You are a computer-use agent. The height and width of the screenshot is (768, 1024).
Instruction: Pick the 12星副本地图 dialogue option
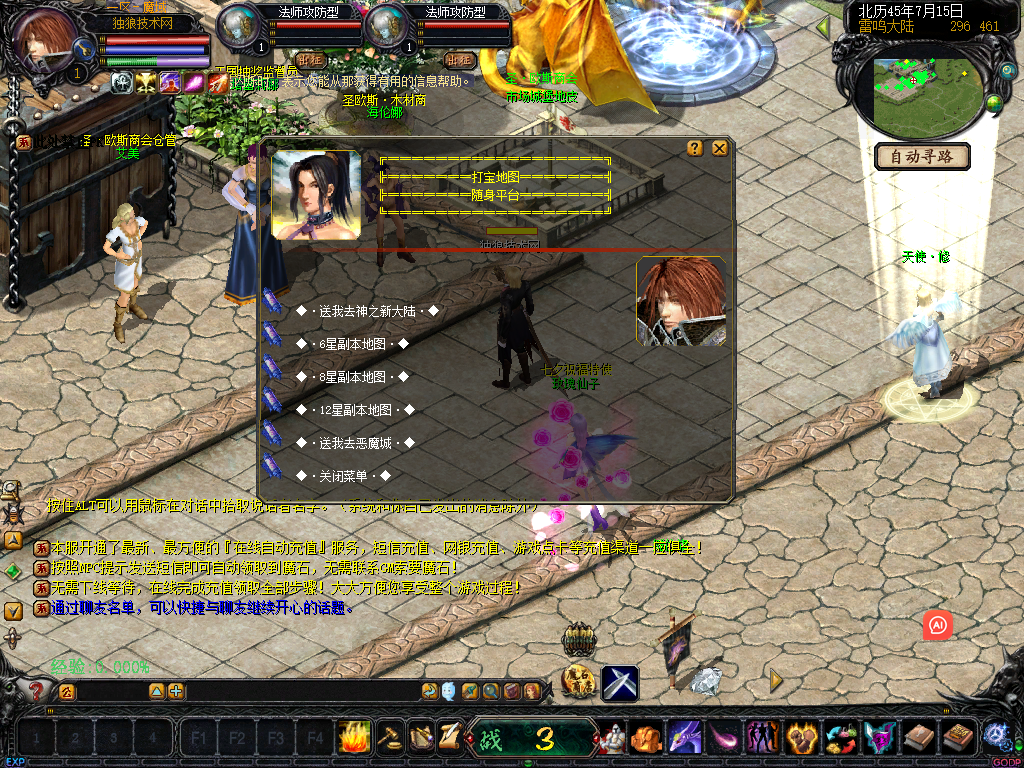point(354,410)
